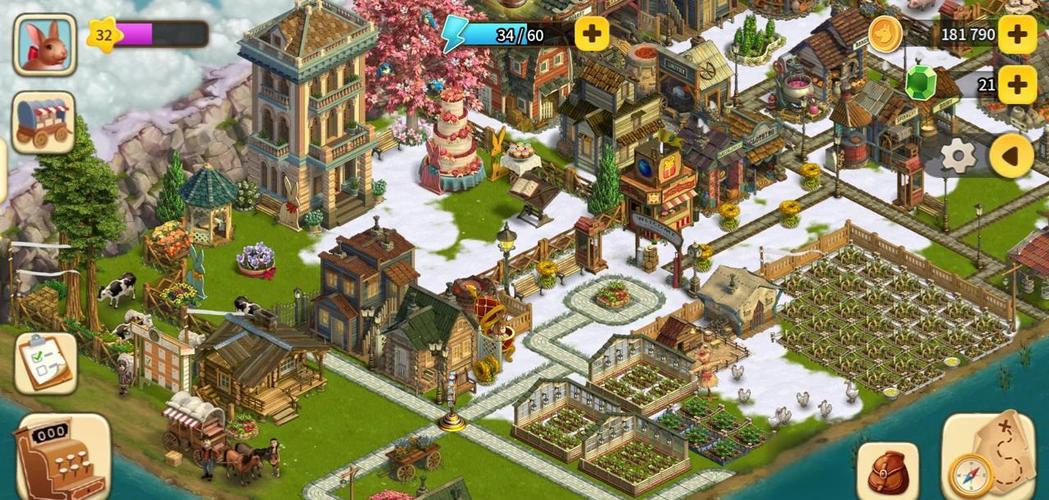The height and width of the screenshot is (500, 1049).
Task: Open the backpack inventory
Action: (x=888, y=470)
